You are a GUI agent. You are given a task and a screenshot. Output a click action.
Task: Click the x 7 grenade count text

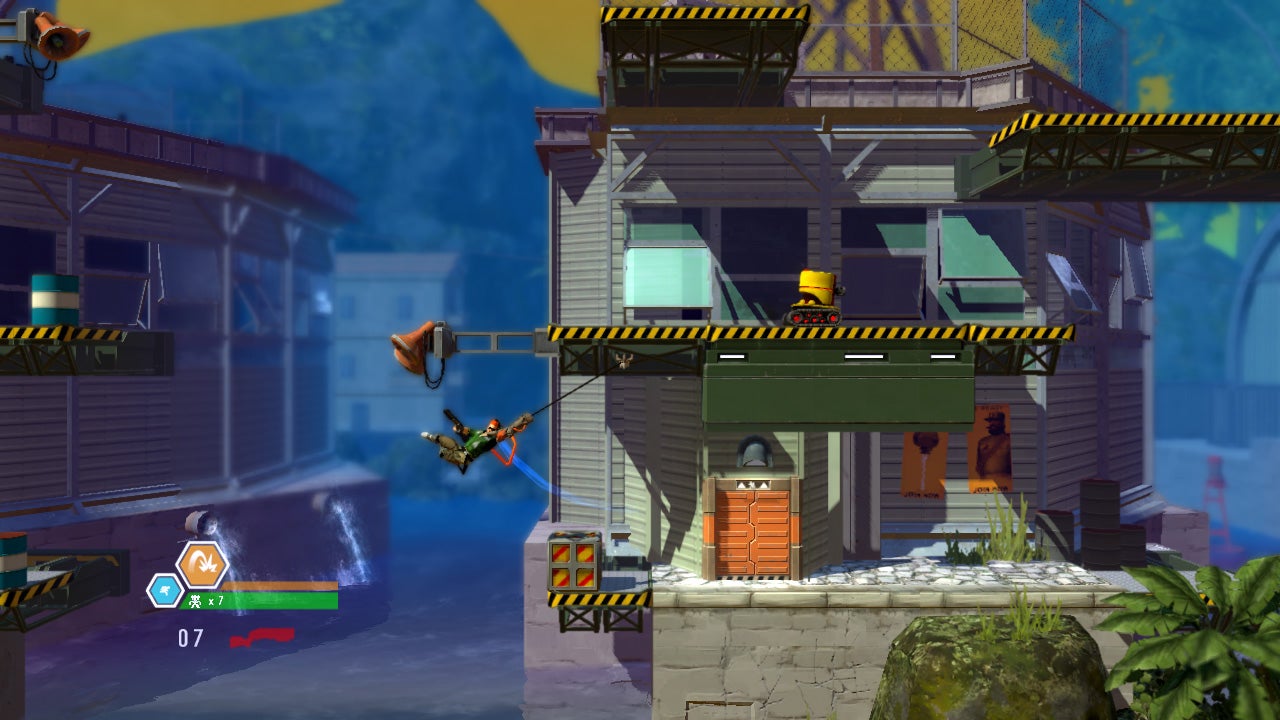point(218,598)
